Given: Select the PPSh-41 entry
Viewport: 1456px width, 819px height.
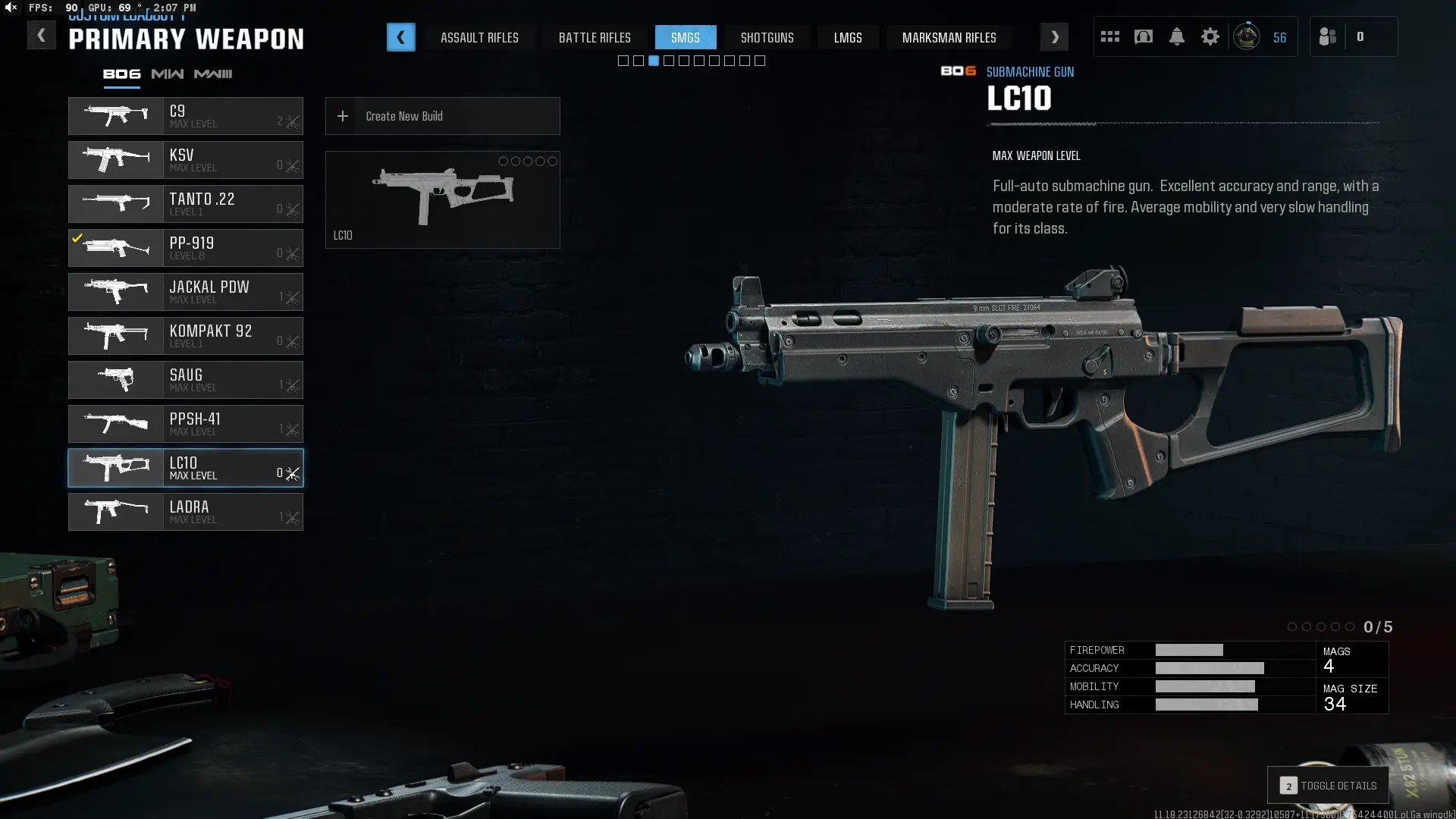Looking at the screenshot, I should [x=186, y=424].
